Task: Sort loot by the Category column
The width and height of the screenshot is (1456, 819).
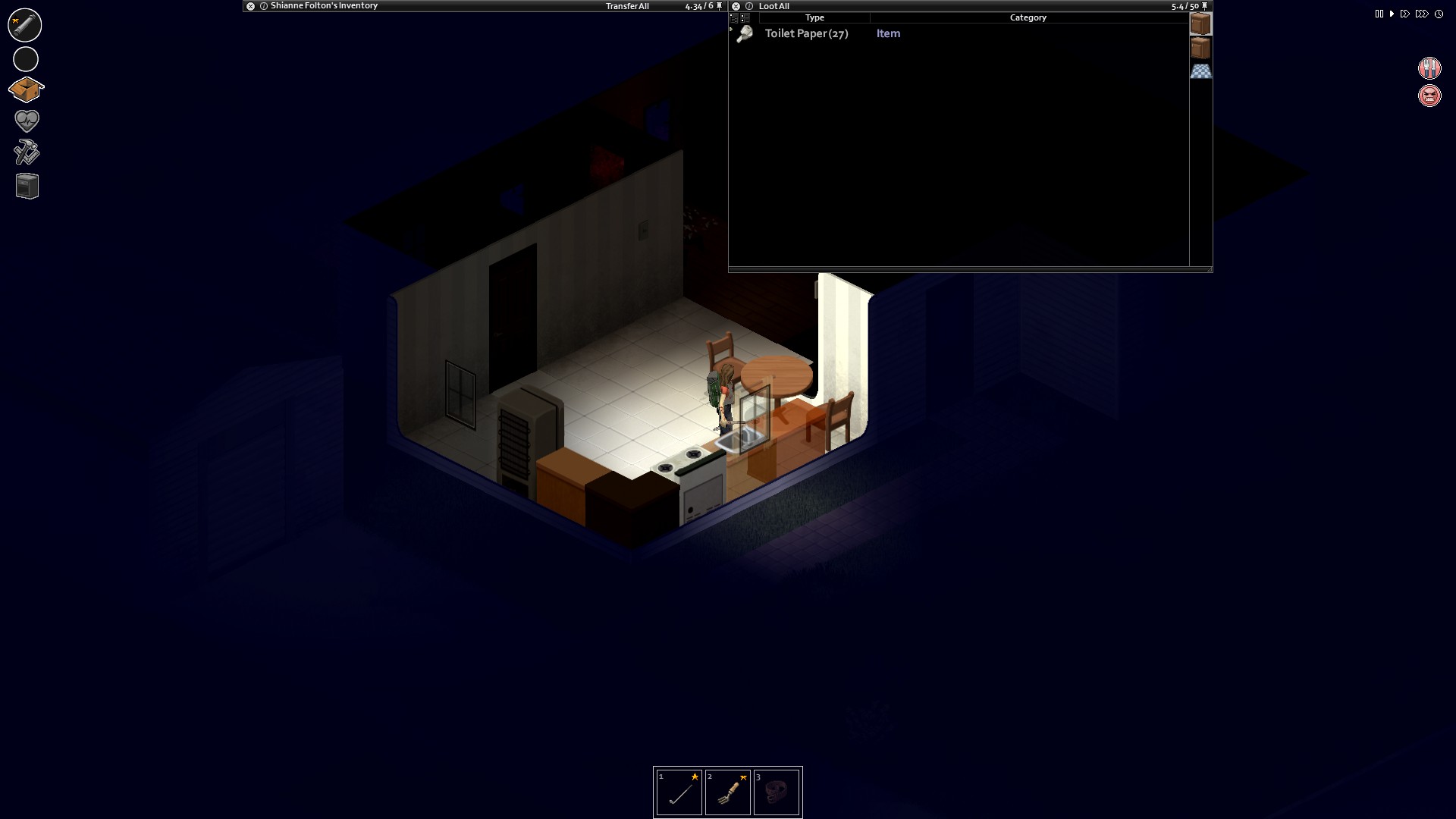Action: [1028, 17]
